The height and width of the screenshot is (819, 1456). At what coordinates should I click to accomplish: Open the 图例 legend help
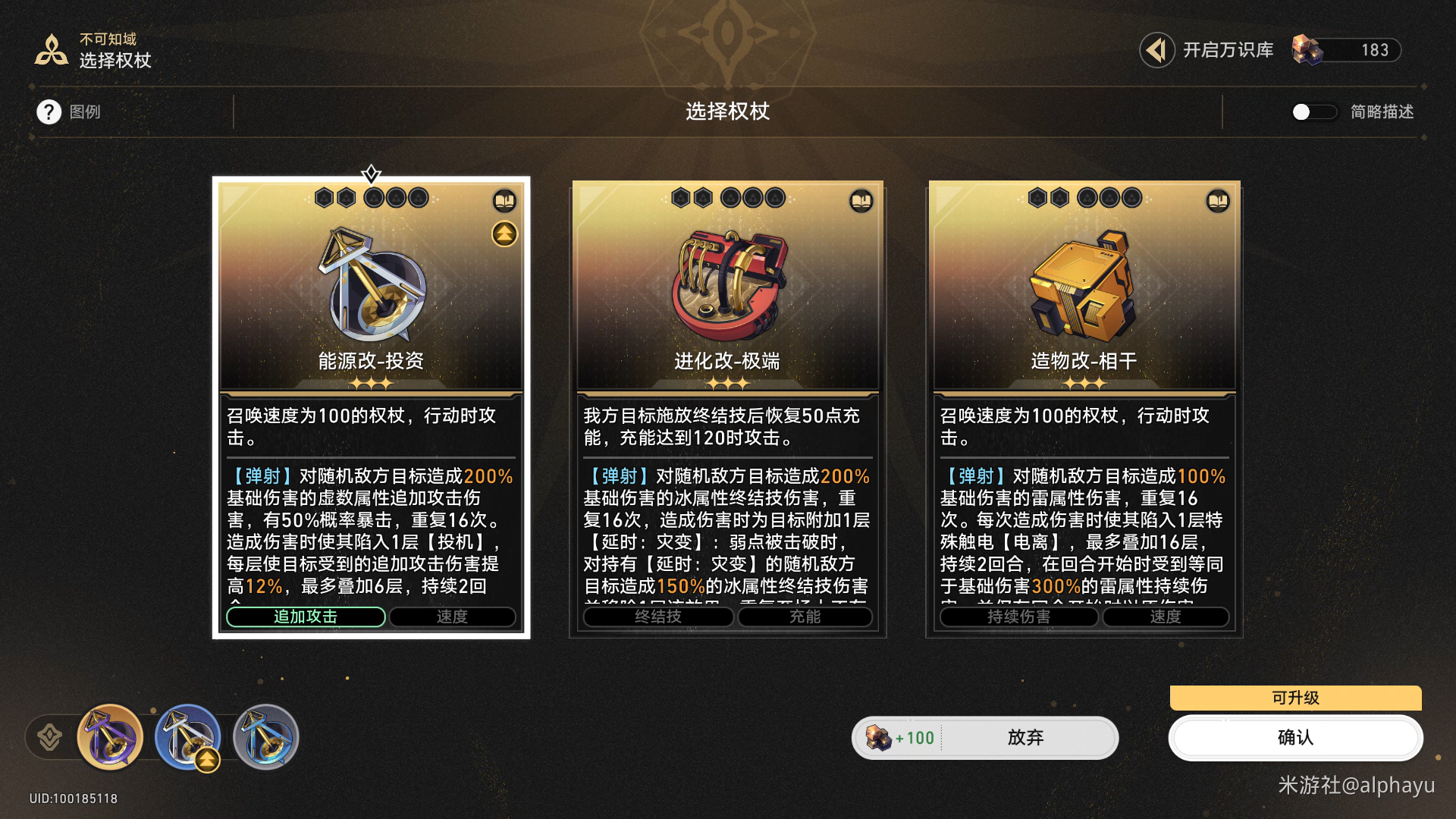(49, 112)
